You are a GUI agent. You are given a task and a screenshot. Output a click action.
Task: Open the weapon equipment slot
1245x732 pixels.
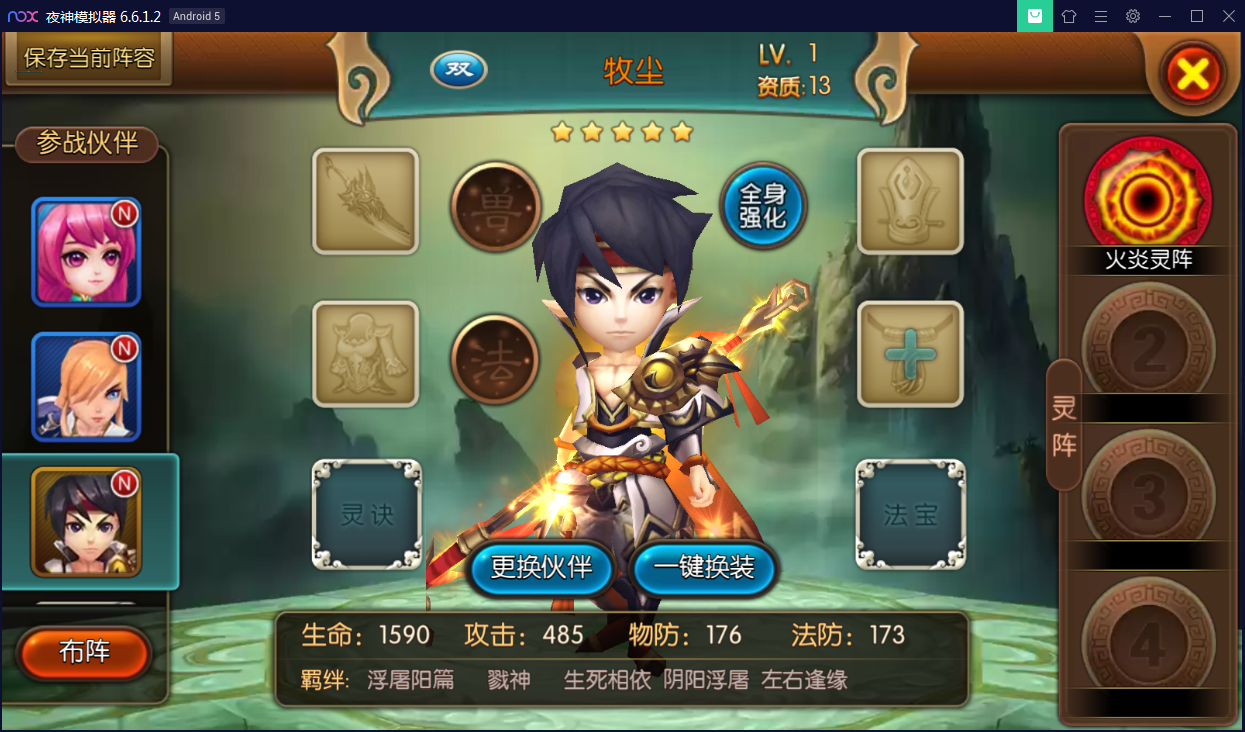[x=365, y=201]
